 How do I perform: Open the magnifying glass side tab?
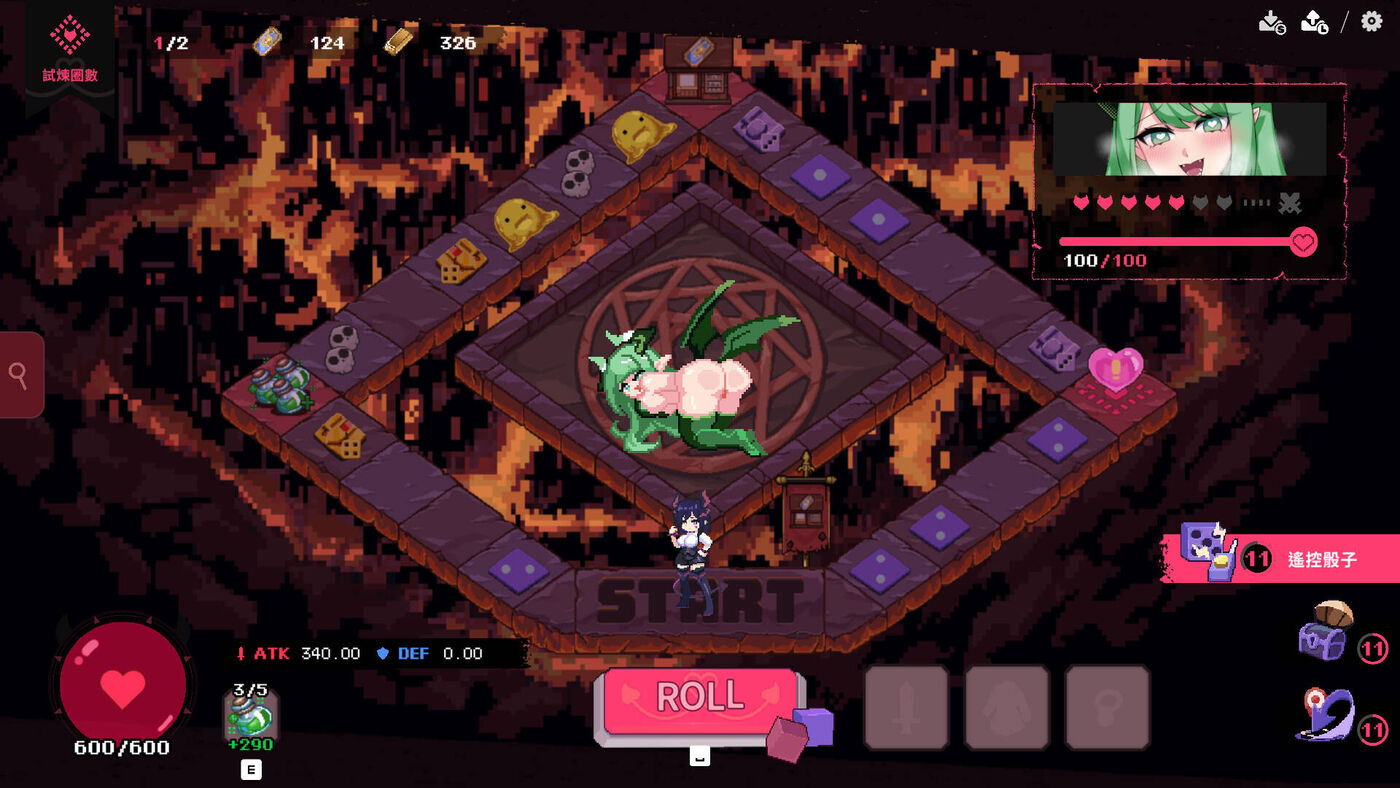pos(20,375)
